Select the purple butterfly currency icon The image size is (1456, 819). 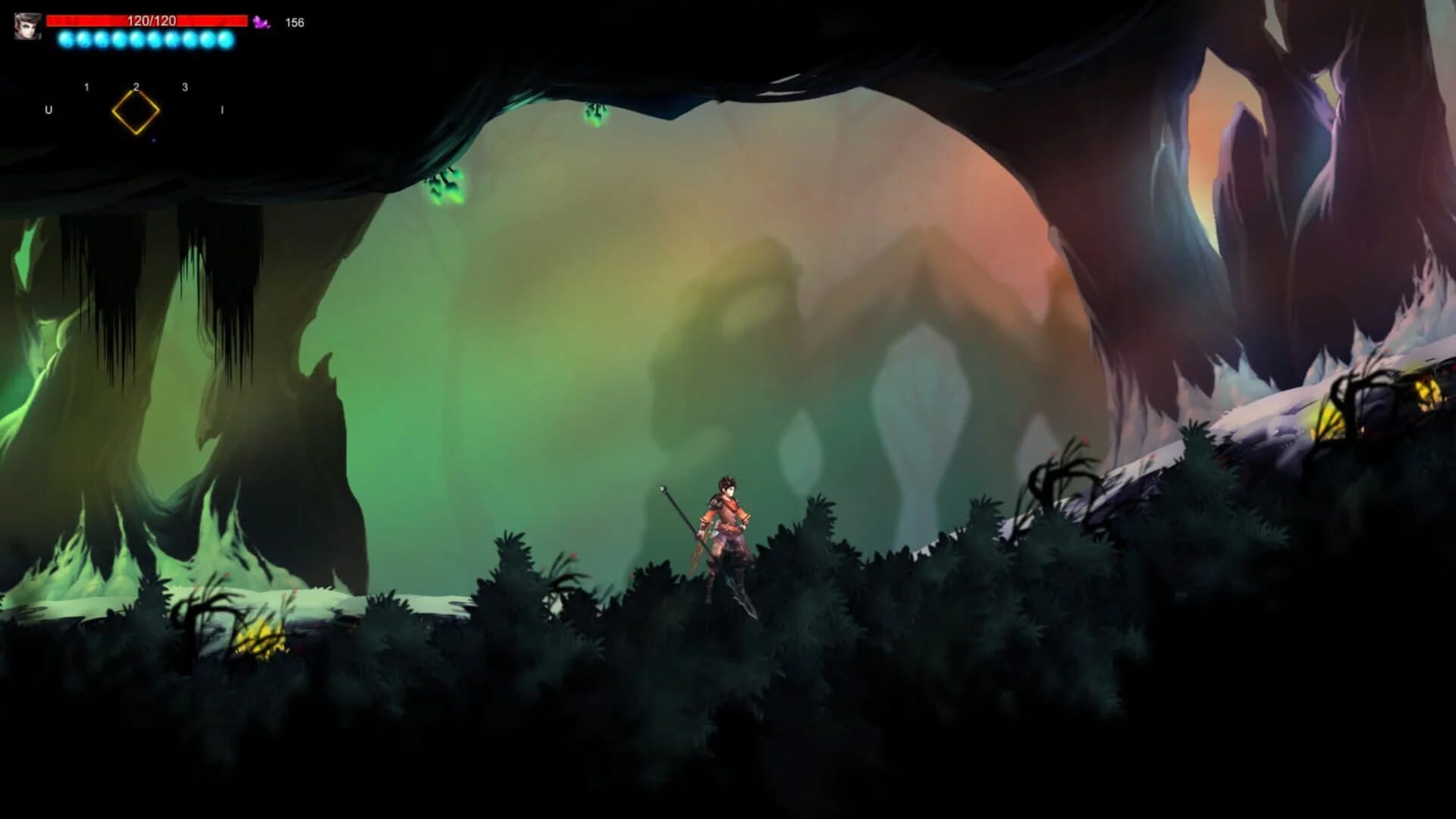point(261,21)
